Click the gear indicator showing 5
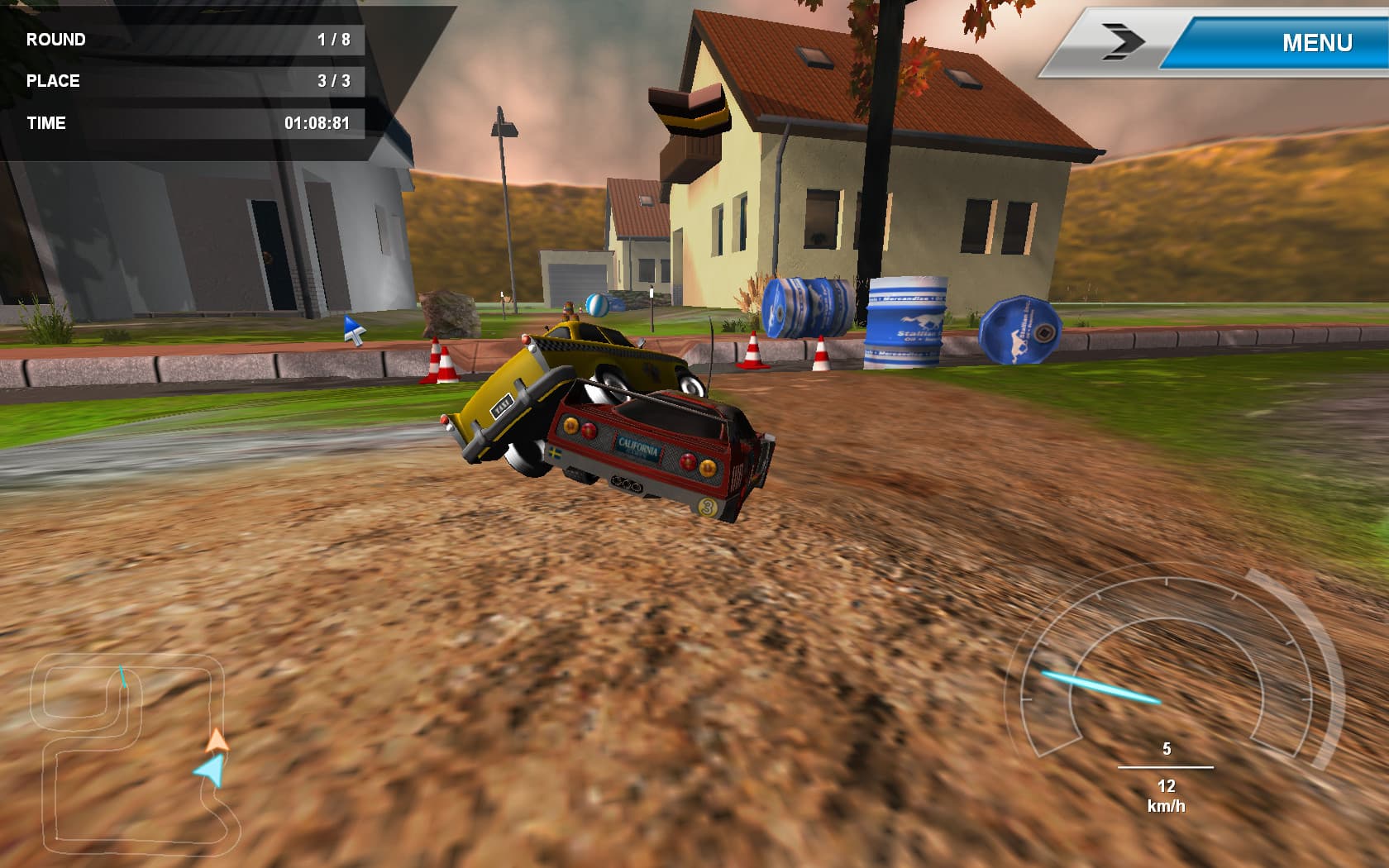Image resolution: width=1389 pixels, height=868 pixels. point(1167,749)
